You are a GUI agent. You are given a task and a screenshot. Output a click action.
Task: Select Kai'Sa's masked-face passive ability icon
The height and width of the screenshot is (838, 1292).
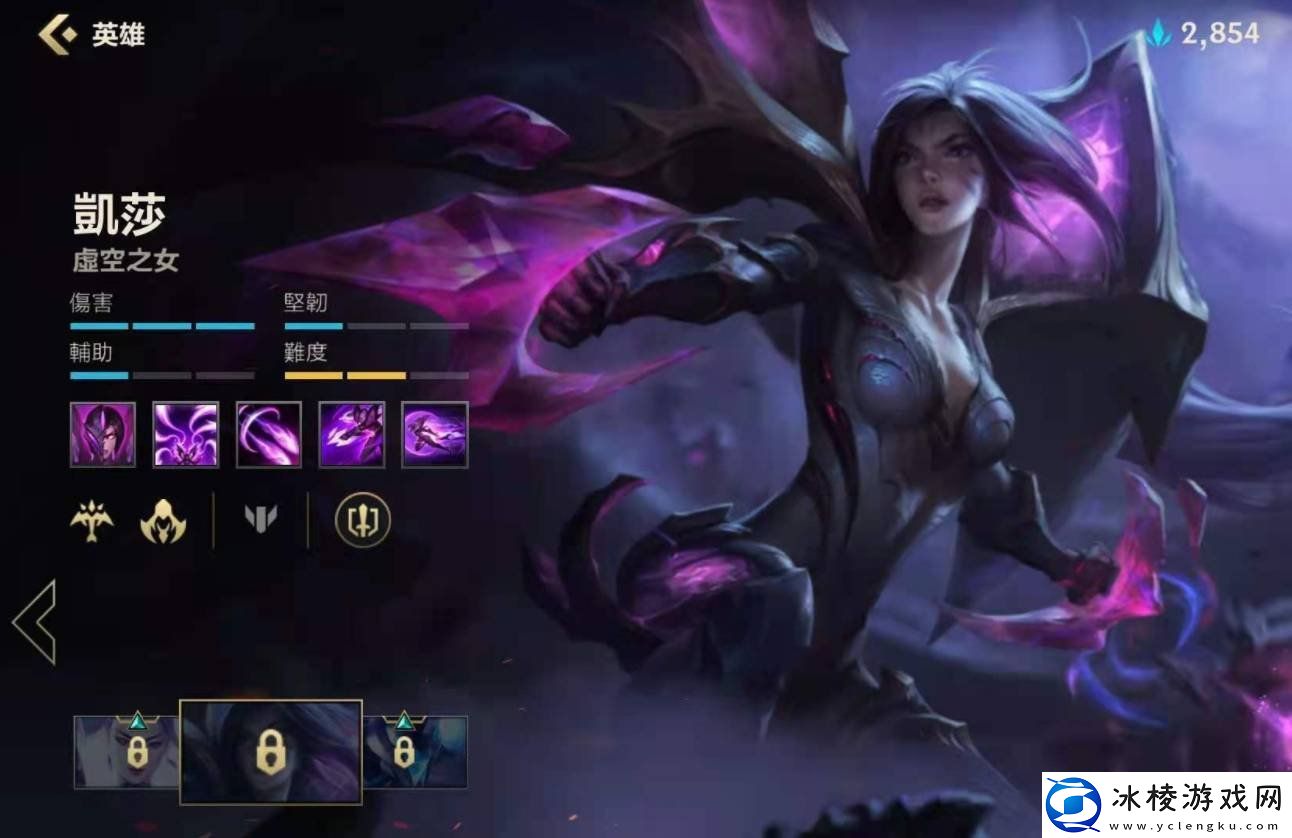[102, 434]
